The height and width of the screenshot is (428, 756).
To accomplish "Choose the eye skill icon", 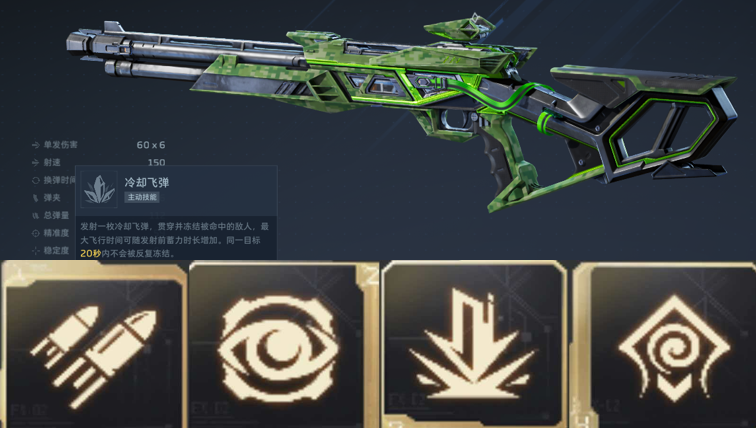I will click(x=280, y=345).
